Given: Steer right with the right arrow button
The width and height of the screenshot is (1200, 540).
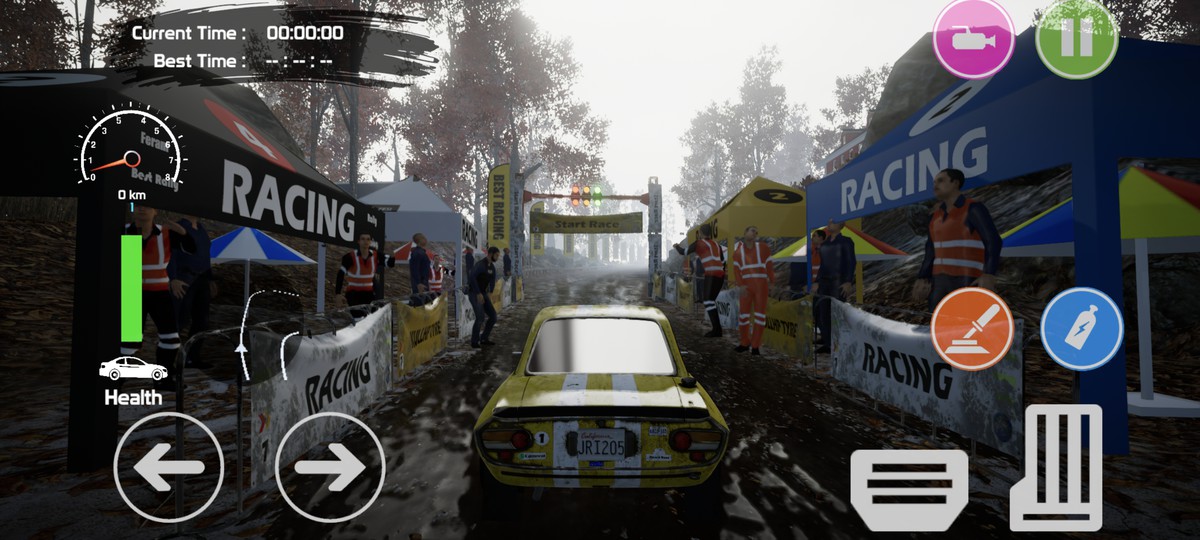Looking at the screenshot, I should click(x=330, y=467).
